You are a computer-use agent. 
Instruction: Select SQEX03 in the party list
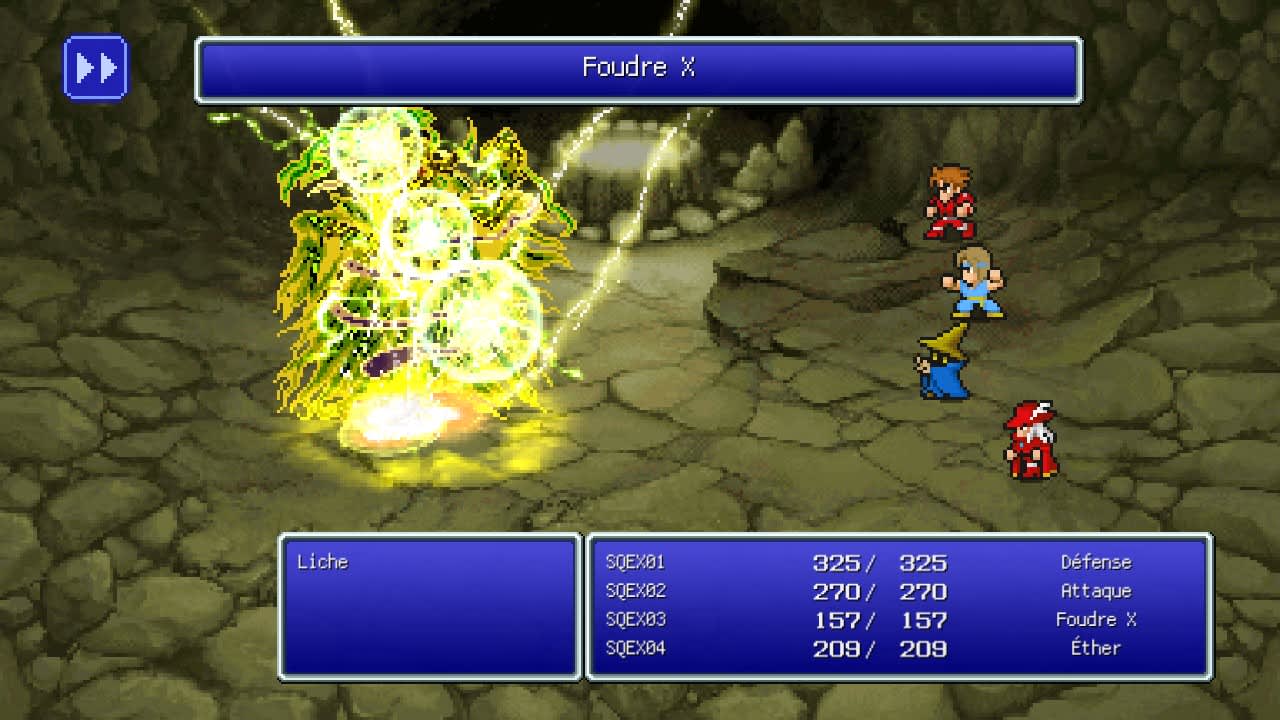(637, 619)
